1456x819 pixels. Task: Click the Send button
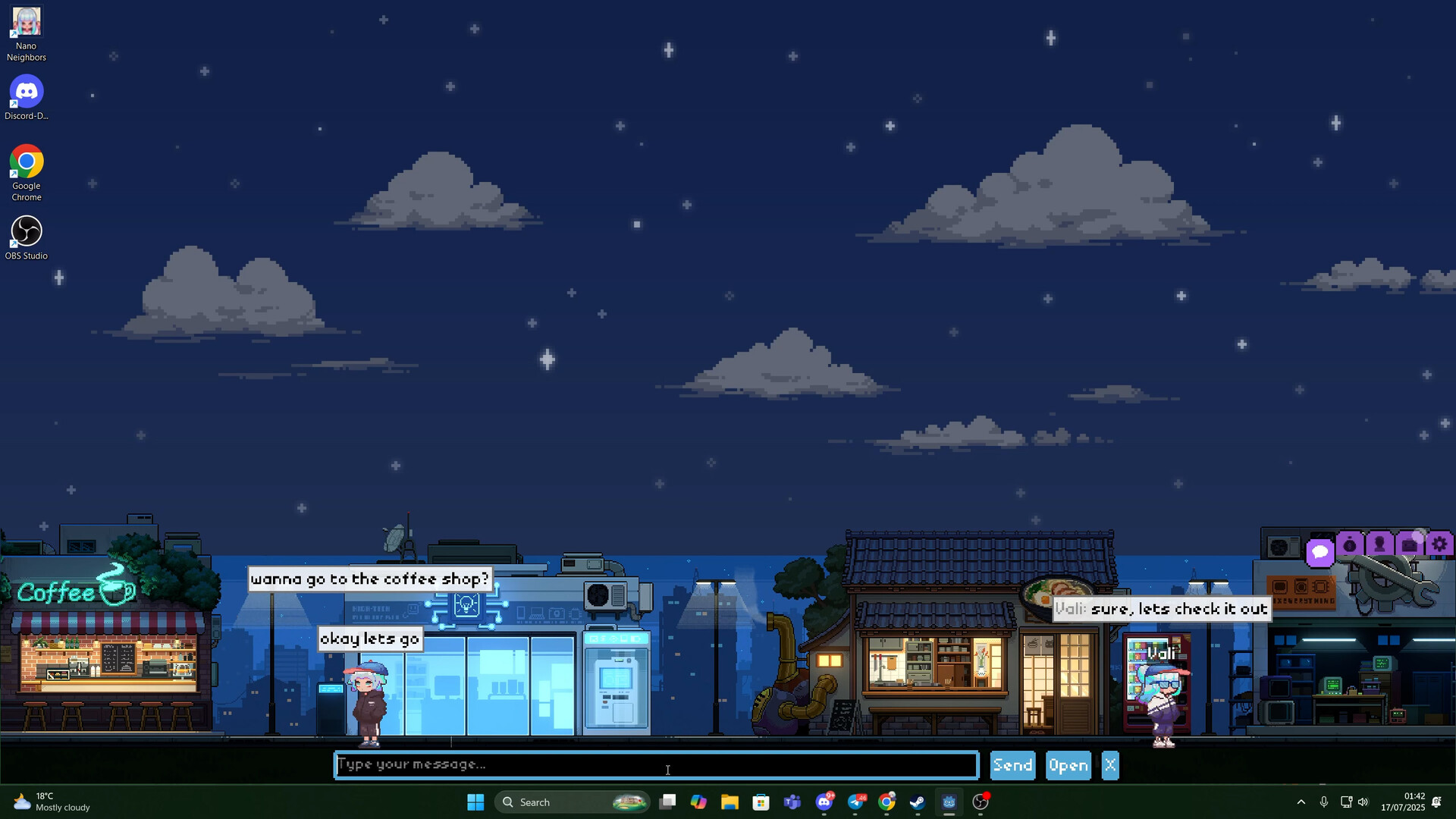(1012, 764)
